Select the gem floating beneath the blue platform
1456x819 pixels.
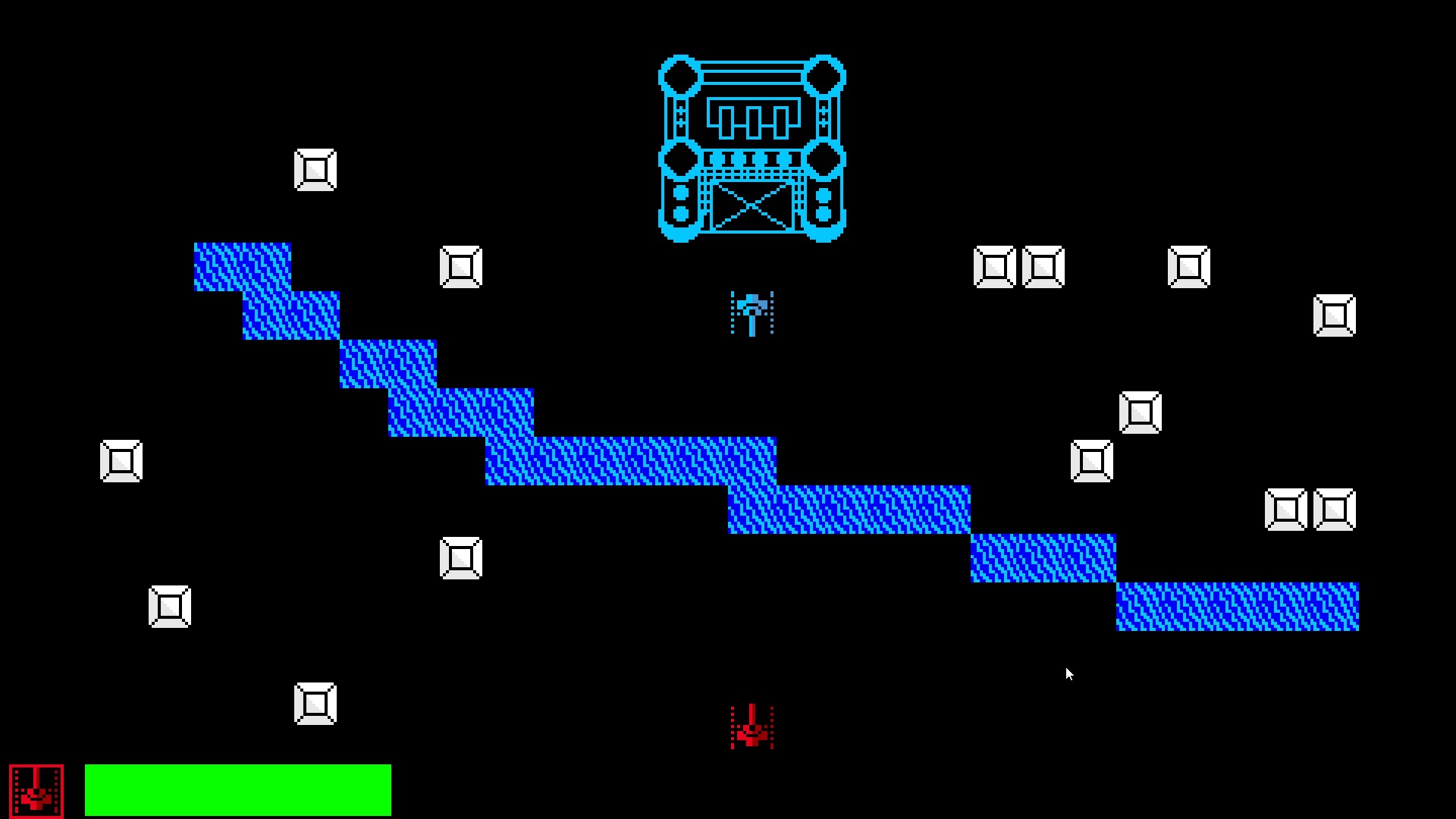click(x=461, y=557)
